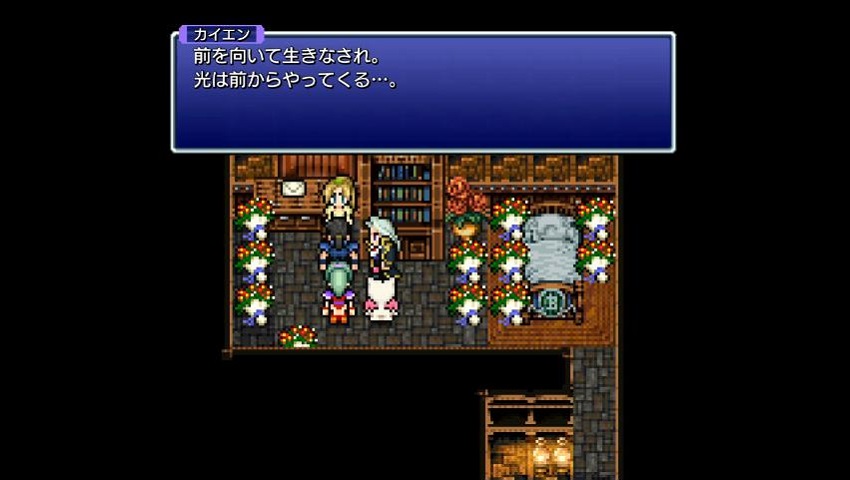This screenshot has width=850, height=480.
Task: Advance the カイエン dialogue message window
Action: coord(423,92)
